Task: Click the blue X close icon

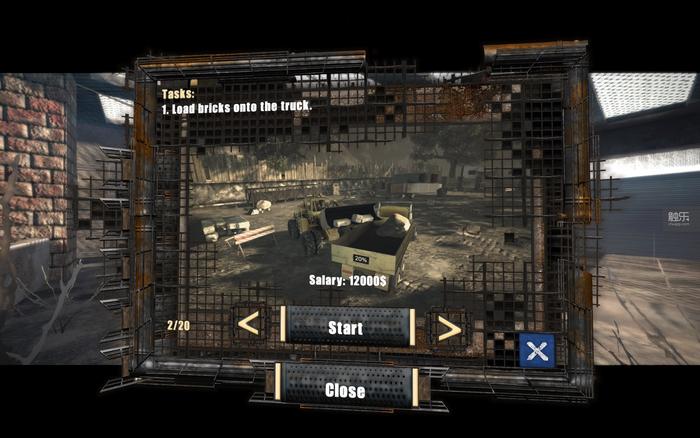Action: 537,350
